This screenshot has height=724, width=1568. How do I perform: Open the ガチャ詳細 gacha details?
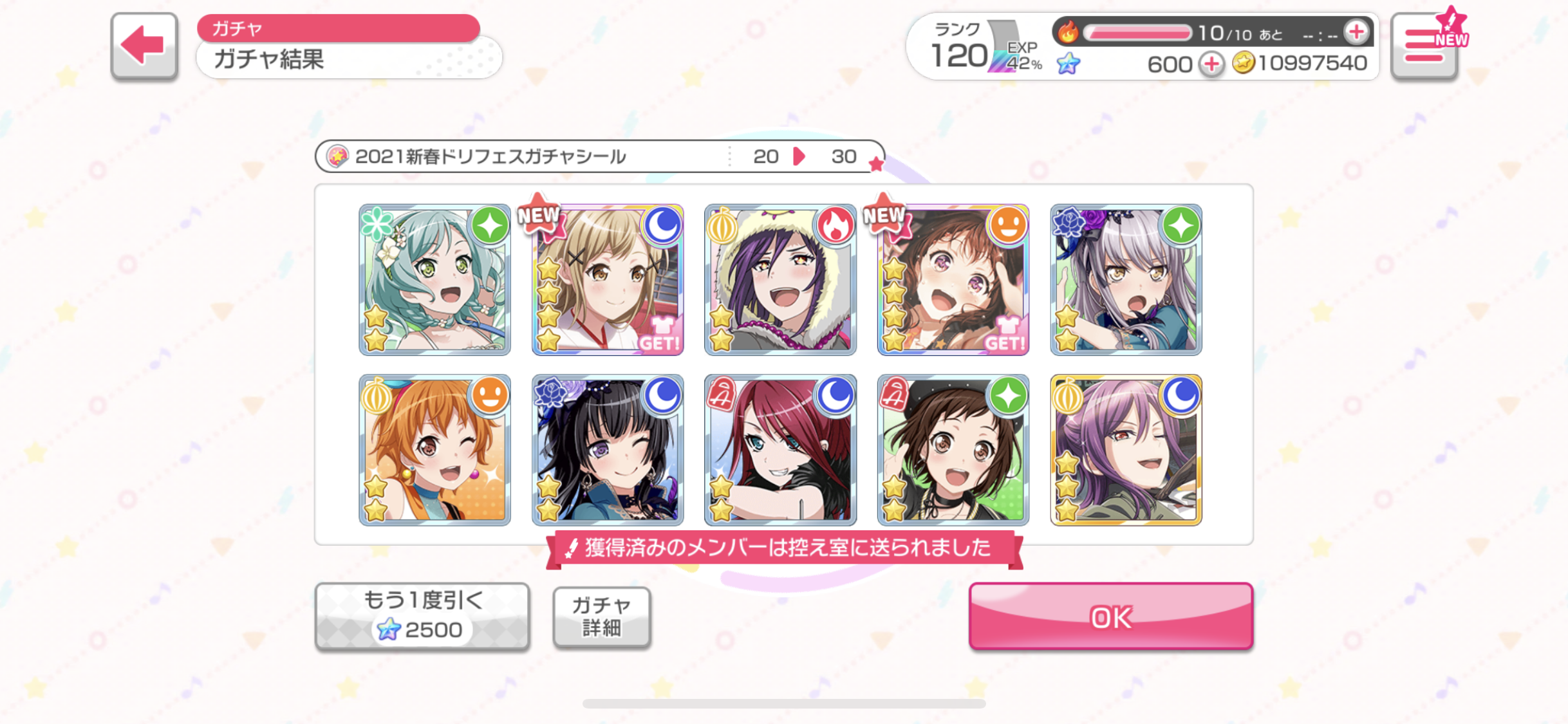(601, 617)
